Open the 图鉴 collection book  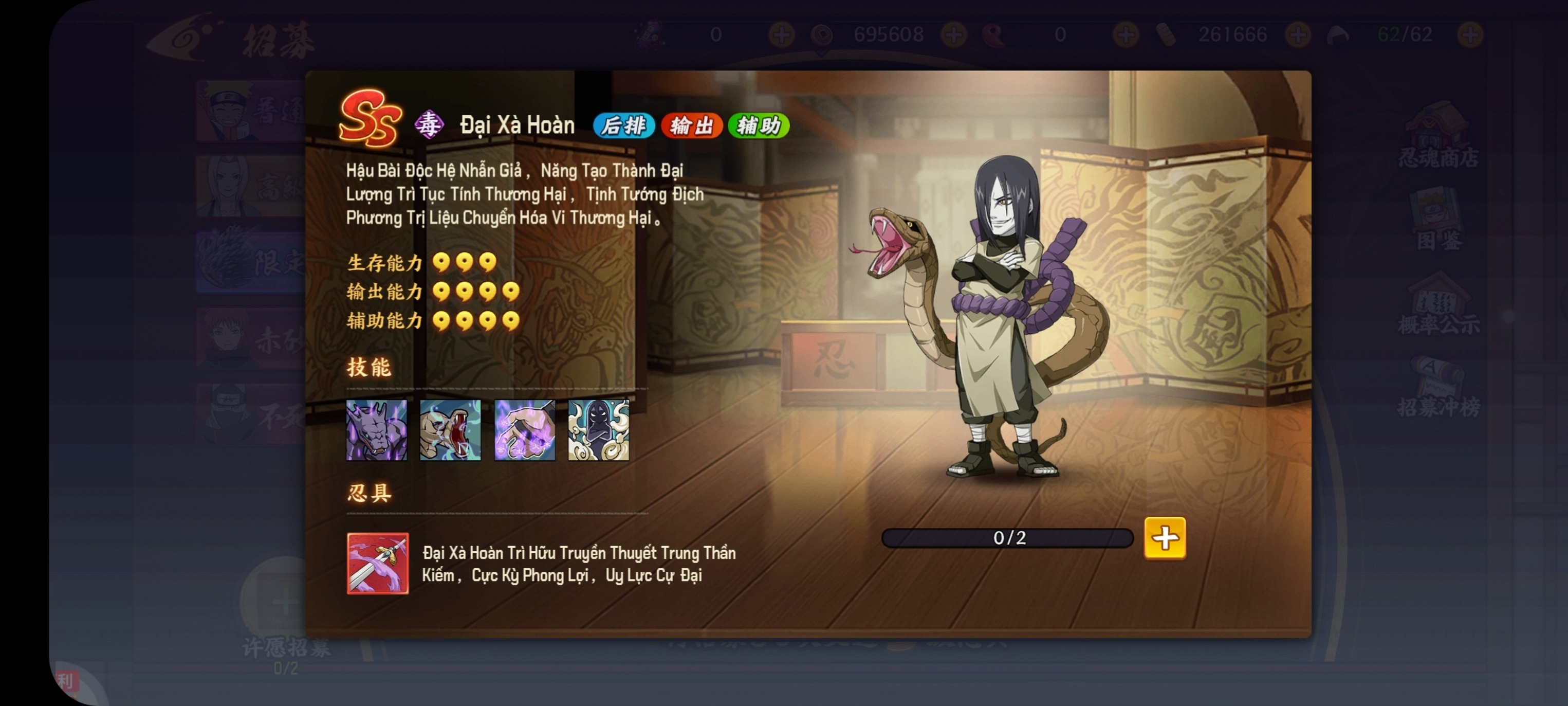[x=1438, y=221]
